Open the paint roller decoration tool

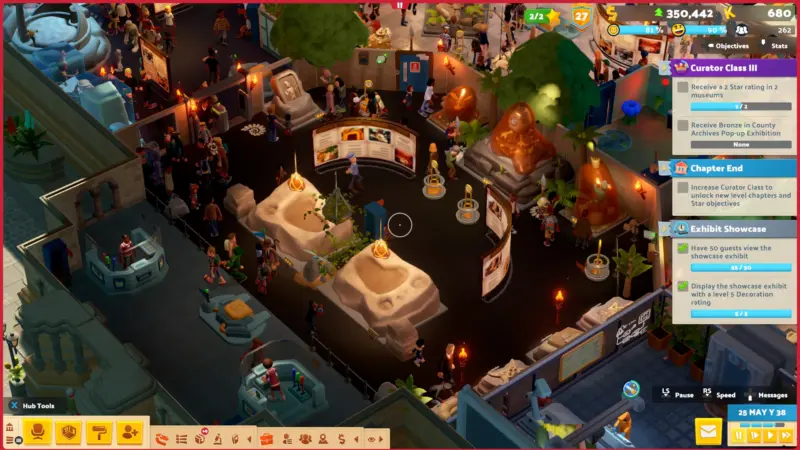pyautogui.click(x=98, y=432)
